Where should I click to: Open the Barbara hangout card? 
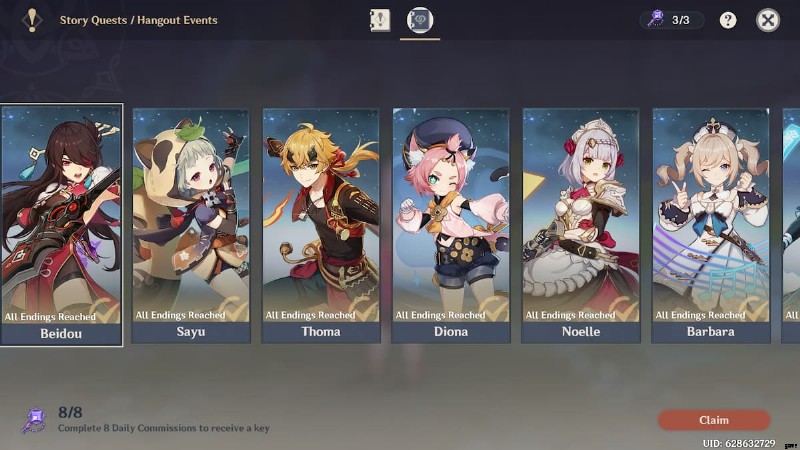pyautogui.click(x=711, y=225)
